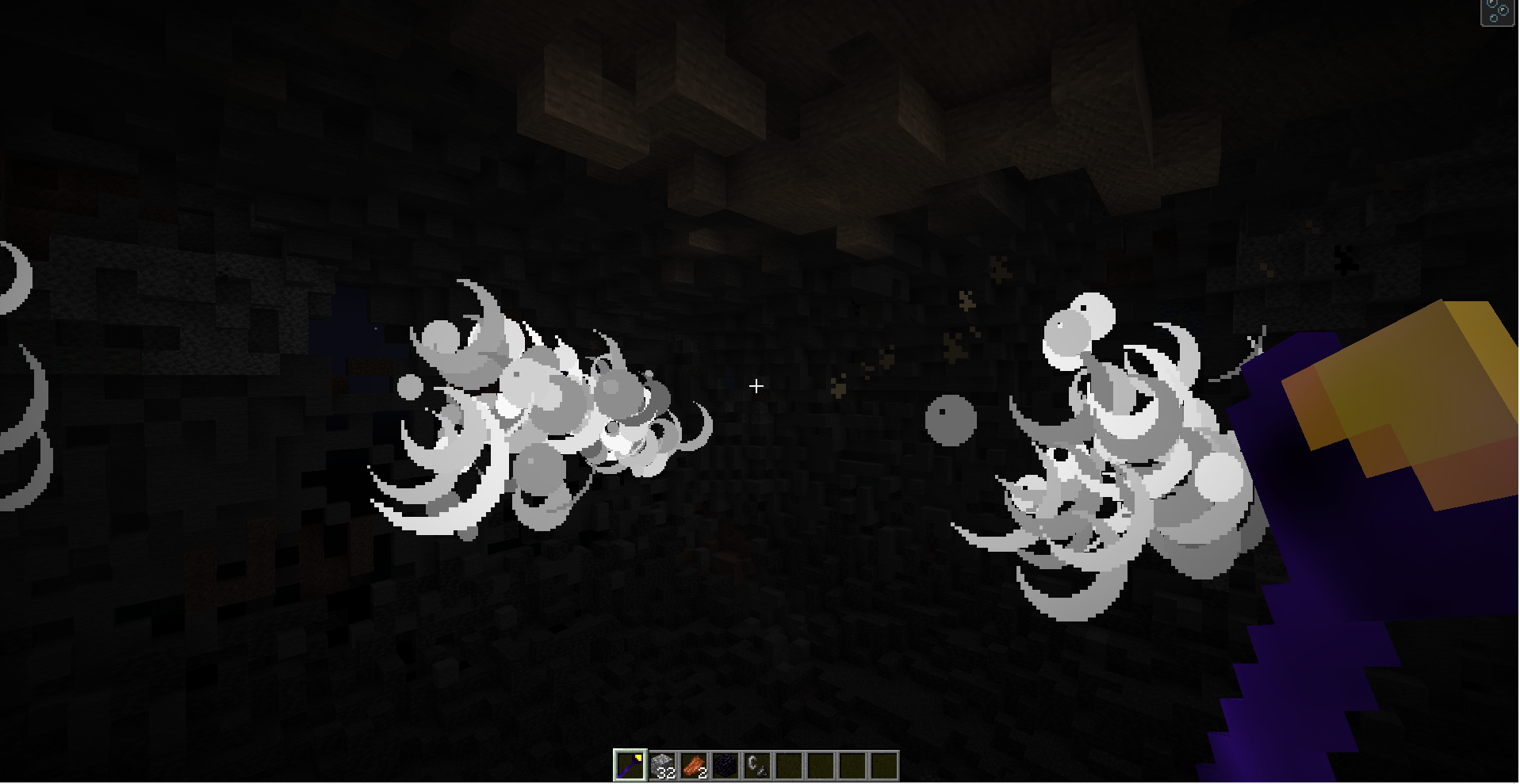Click the bricks stack count label 2
This screenshot has height=784, width=1520.
(x=703, y=771)
